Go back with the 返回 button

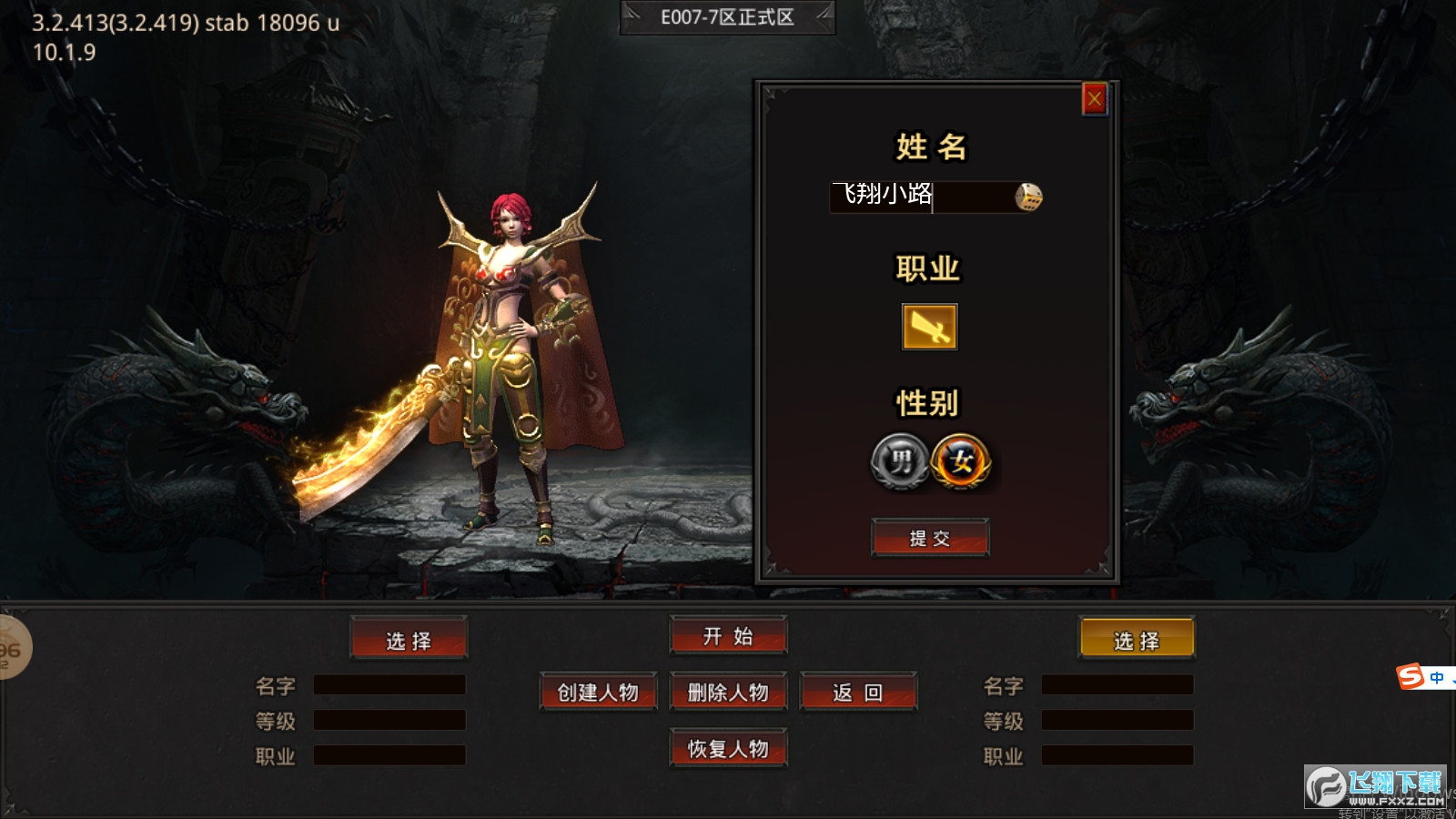point(858,693)
